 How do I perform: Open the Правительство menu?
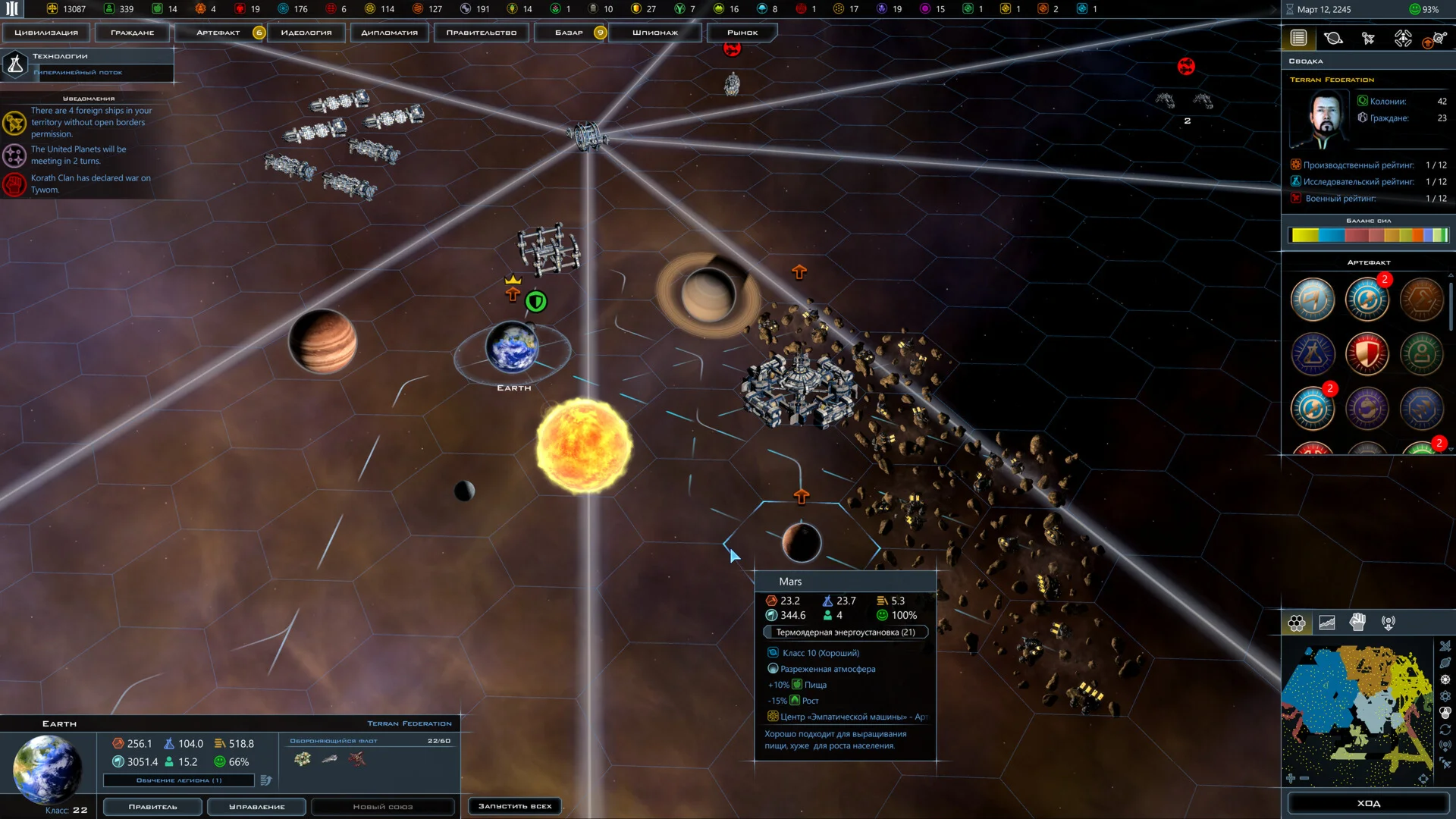coord(481,33)
